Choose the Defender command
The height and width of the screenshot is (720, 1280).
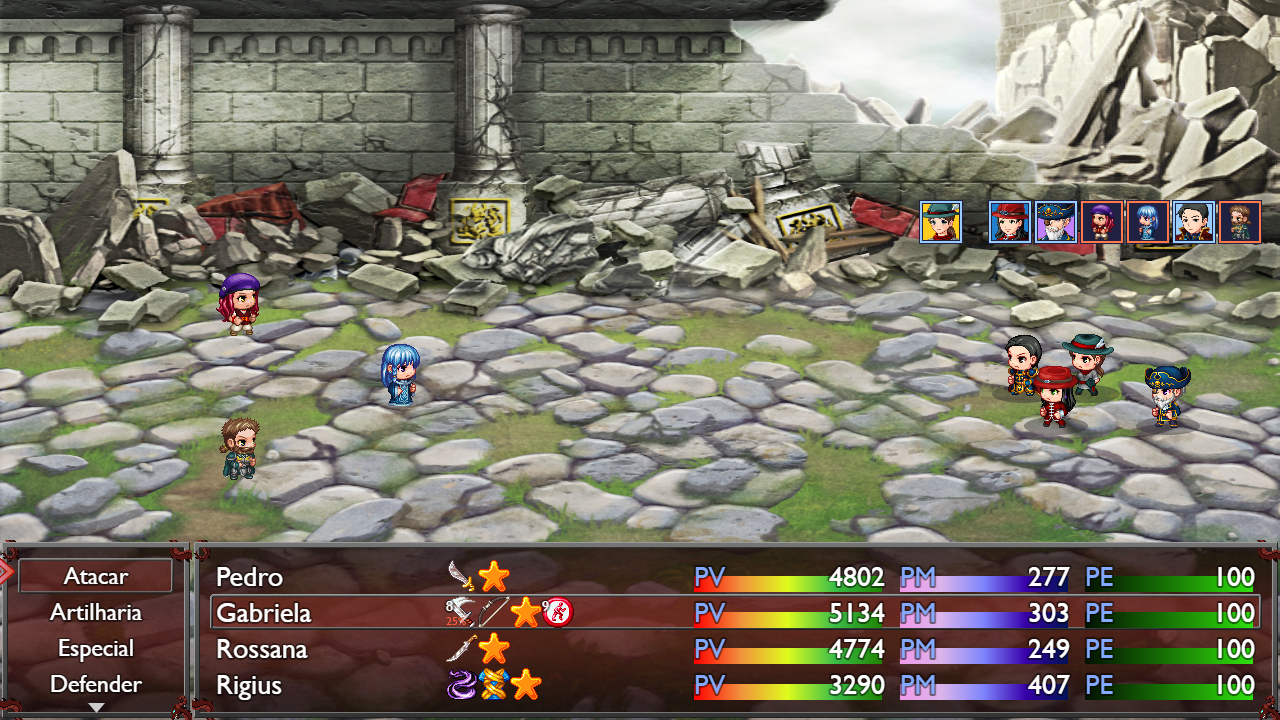[96, 684]
